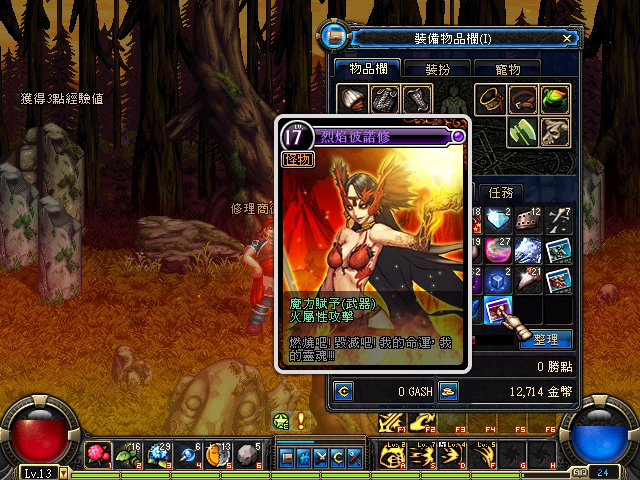
Task: Click the GASH currency button
Action: coord(344,390)
